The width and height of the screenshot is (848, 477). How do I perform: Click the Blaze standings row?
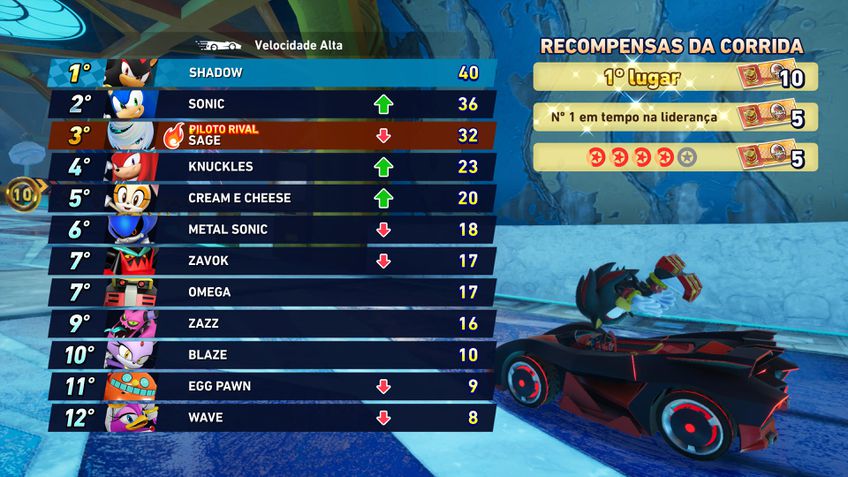point(273,355)
